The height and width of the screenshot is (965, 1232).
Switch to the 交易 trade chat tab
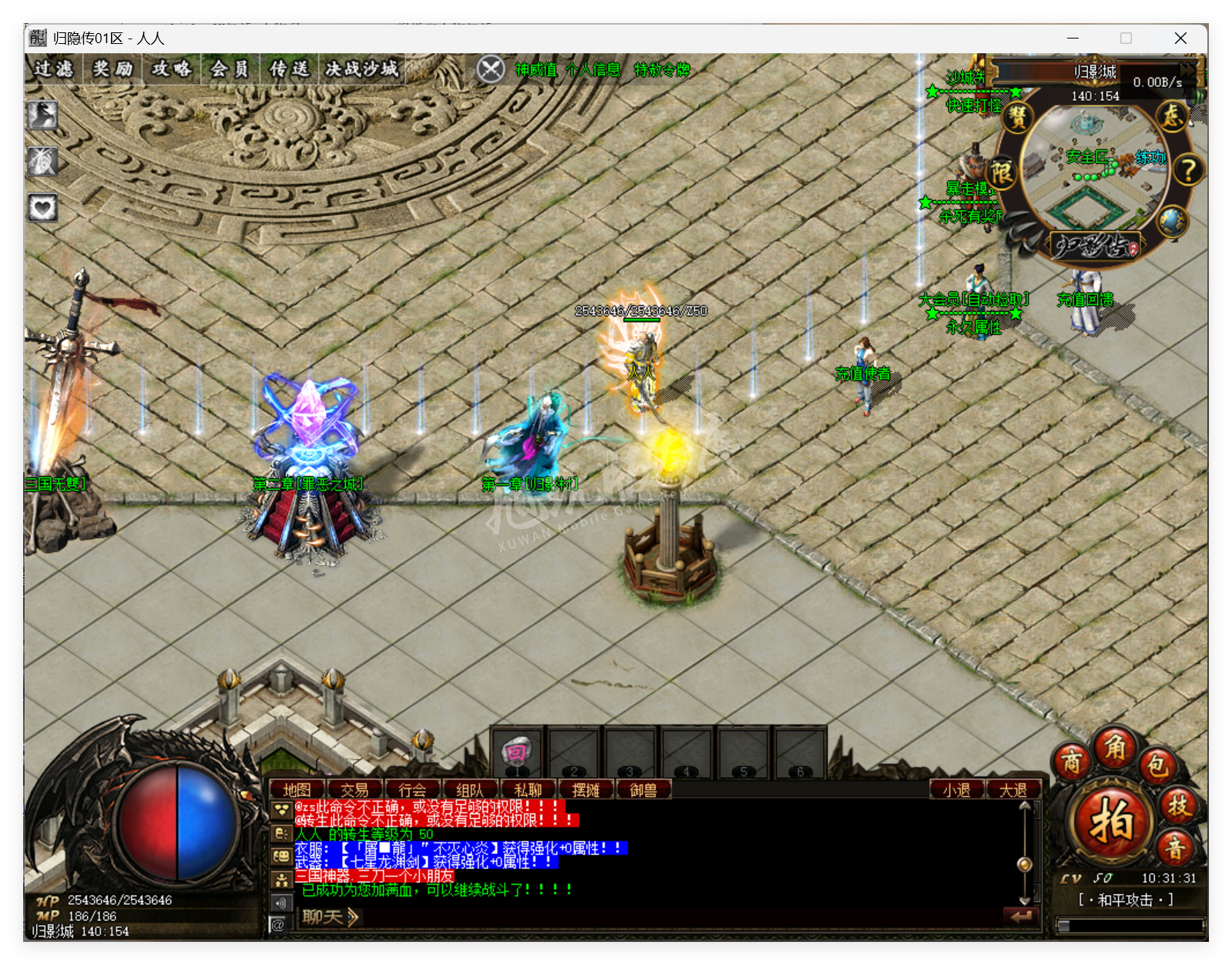355,788
